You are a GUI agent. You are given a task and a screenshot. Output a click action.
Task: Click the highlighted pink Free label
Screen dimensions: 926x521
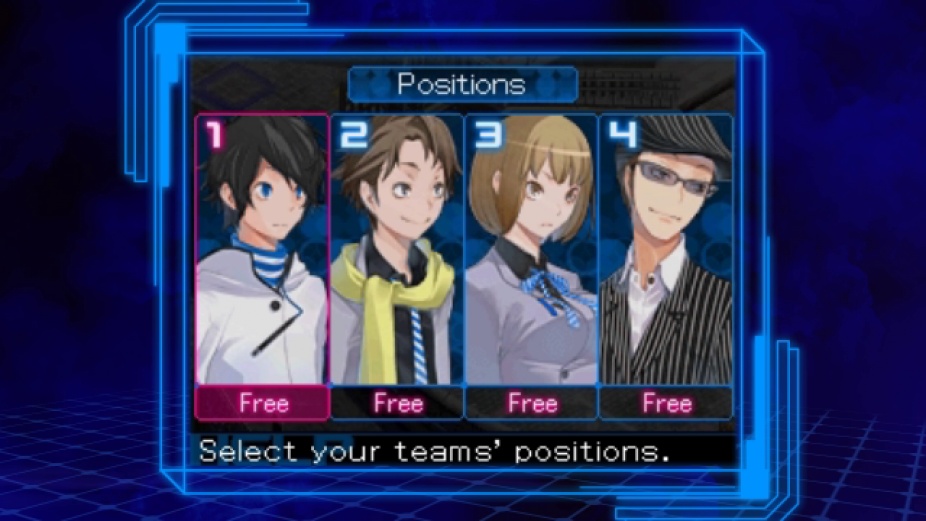(x=263, y=403)
